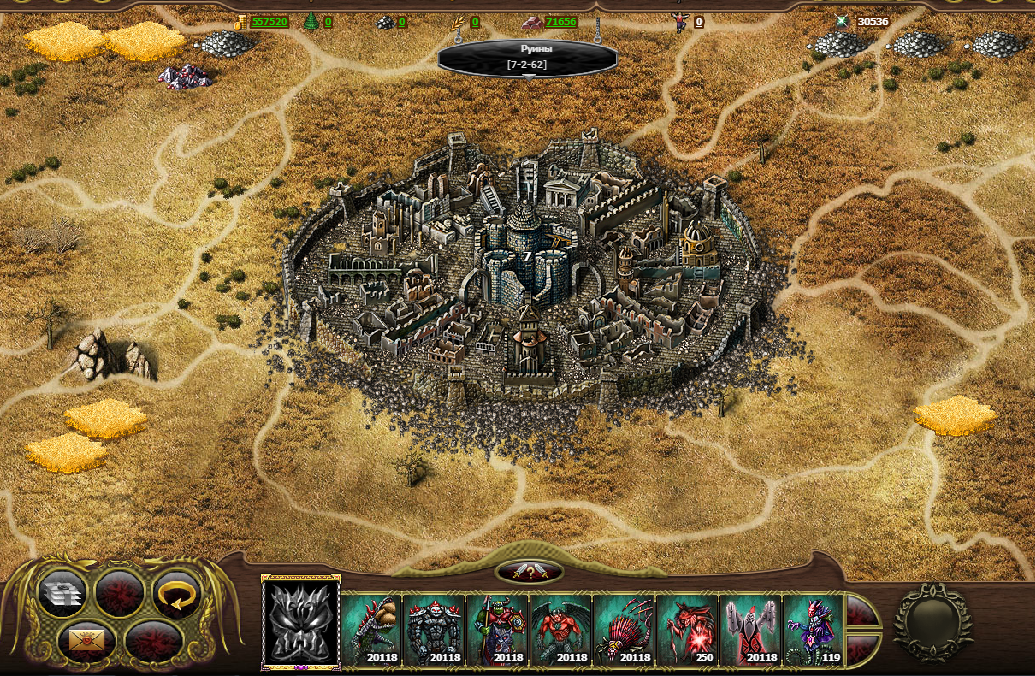Screen dimensions: 1035x676
Task: Click the golden curved arrow button
Action: pos(176,595)
